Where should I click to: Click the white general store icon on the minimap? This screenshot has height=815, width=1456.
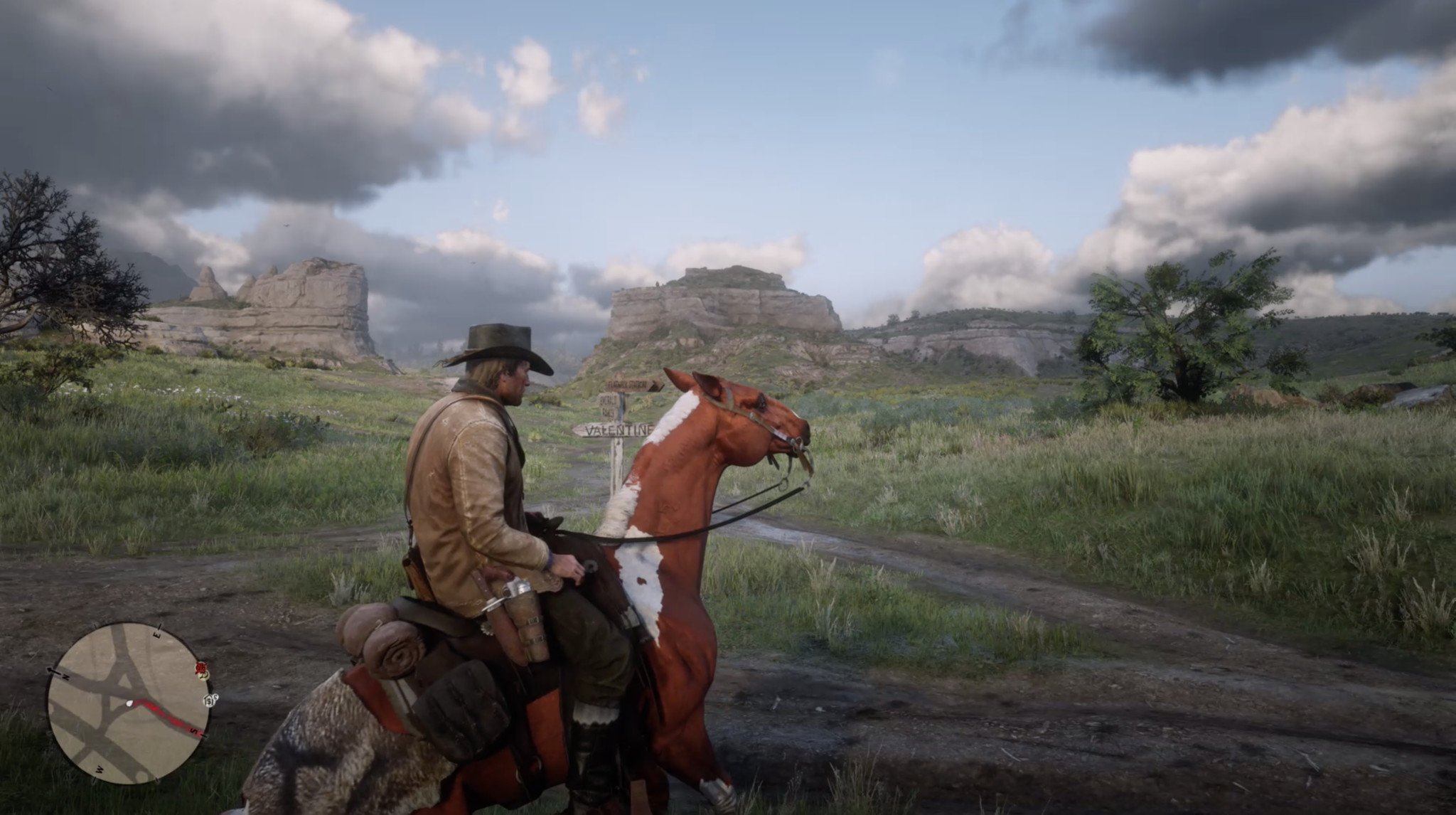click(x=208, y=701)
